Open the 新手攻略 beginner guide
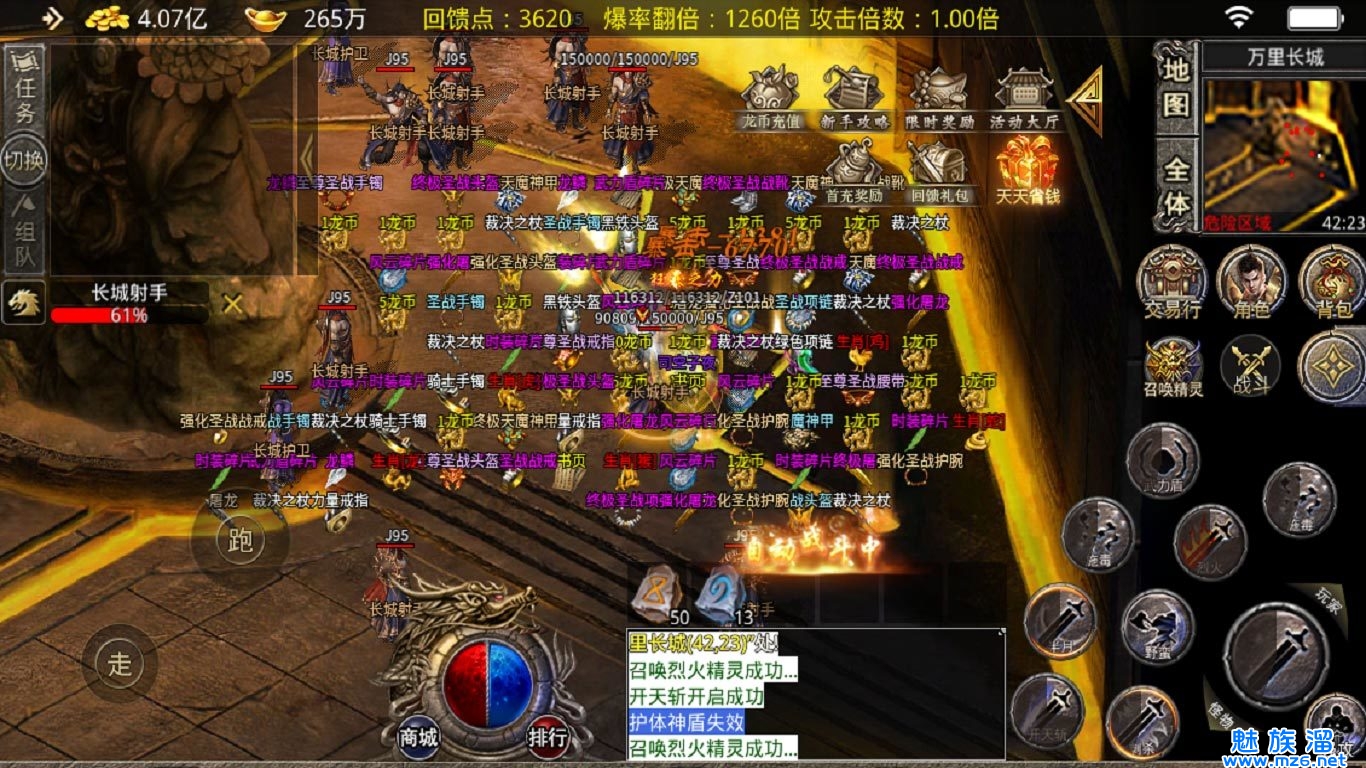1366x768 pixels. pos(854,98)
